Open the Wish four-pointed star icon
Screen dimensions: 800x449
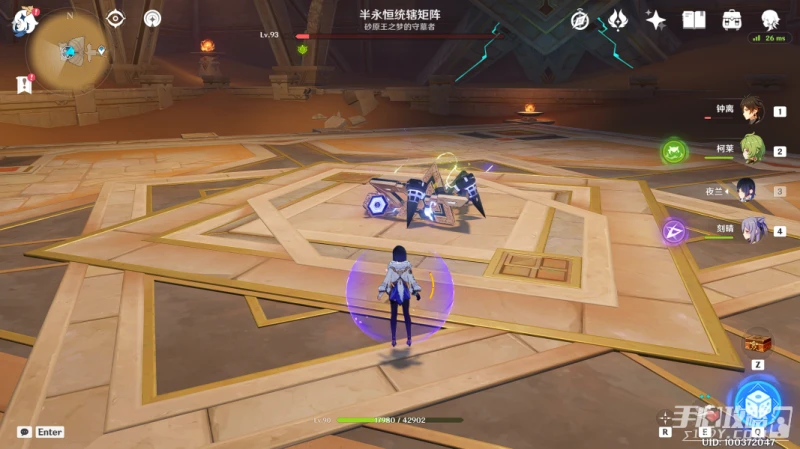tap(656, 20)
